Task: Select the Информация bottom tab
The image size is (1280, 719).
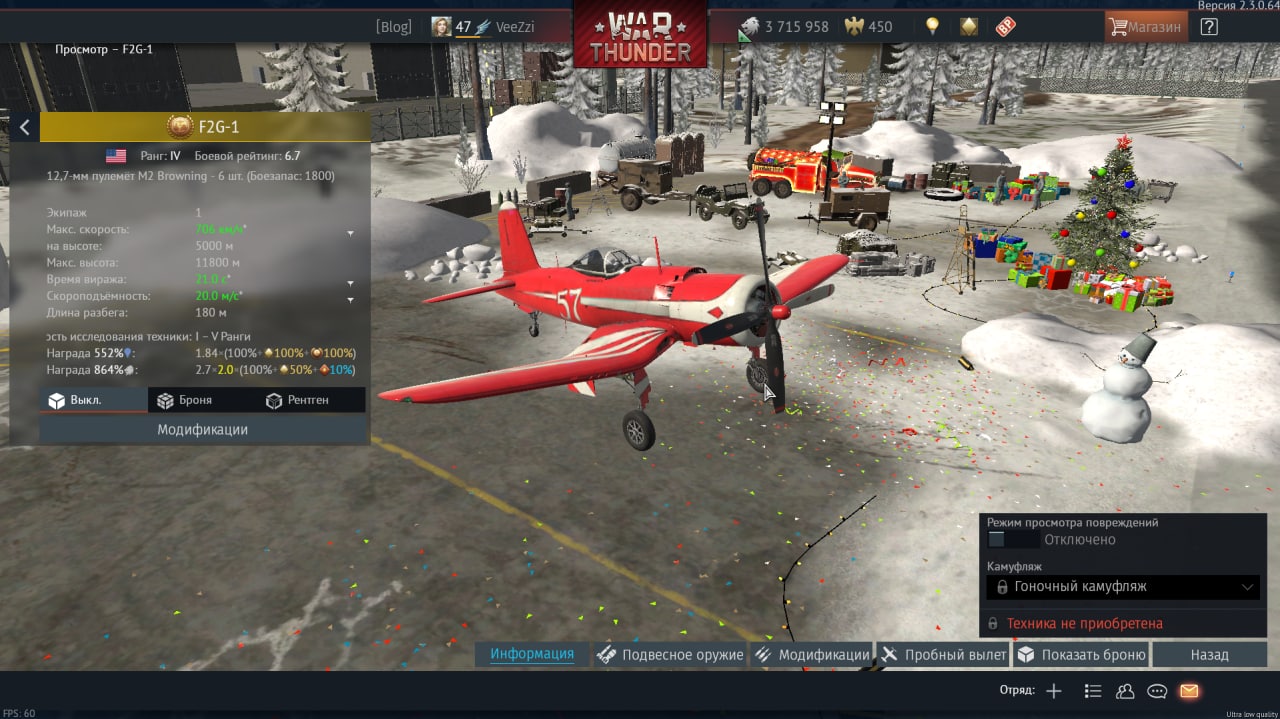Action: pos(532,654)
